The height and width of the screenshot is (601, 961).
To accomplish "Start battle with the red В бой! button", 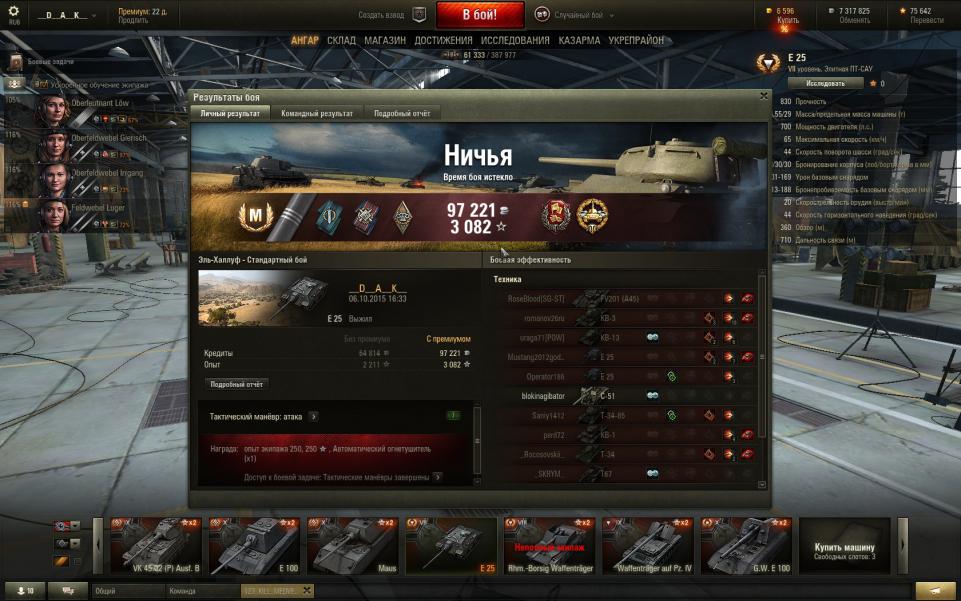I will [479, 15].
